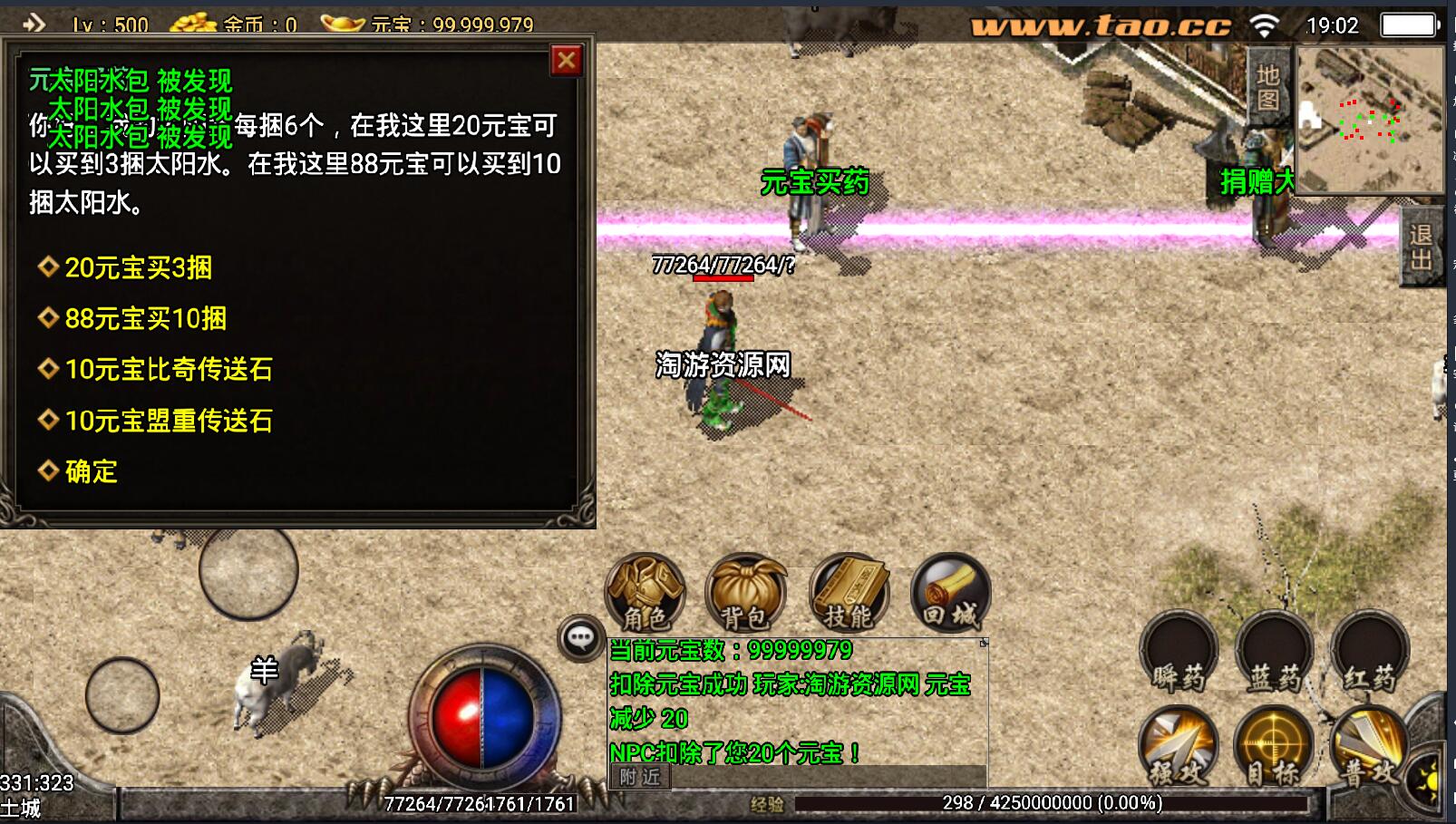Image resolution: width=1456 pixels, height=824 pixels.
Task: Select 88元宝买10捆 option
Action: pos(145,319)
